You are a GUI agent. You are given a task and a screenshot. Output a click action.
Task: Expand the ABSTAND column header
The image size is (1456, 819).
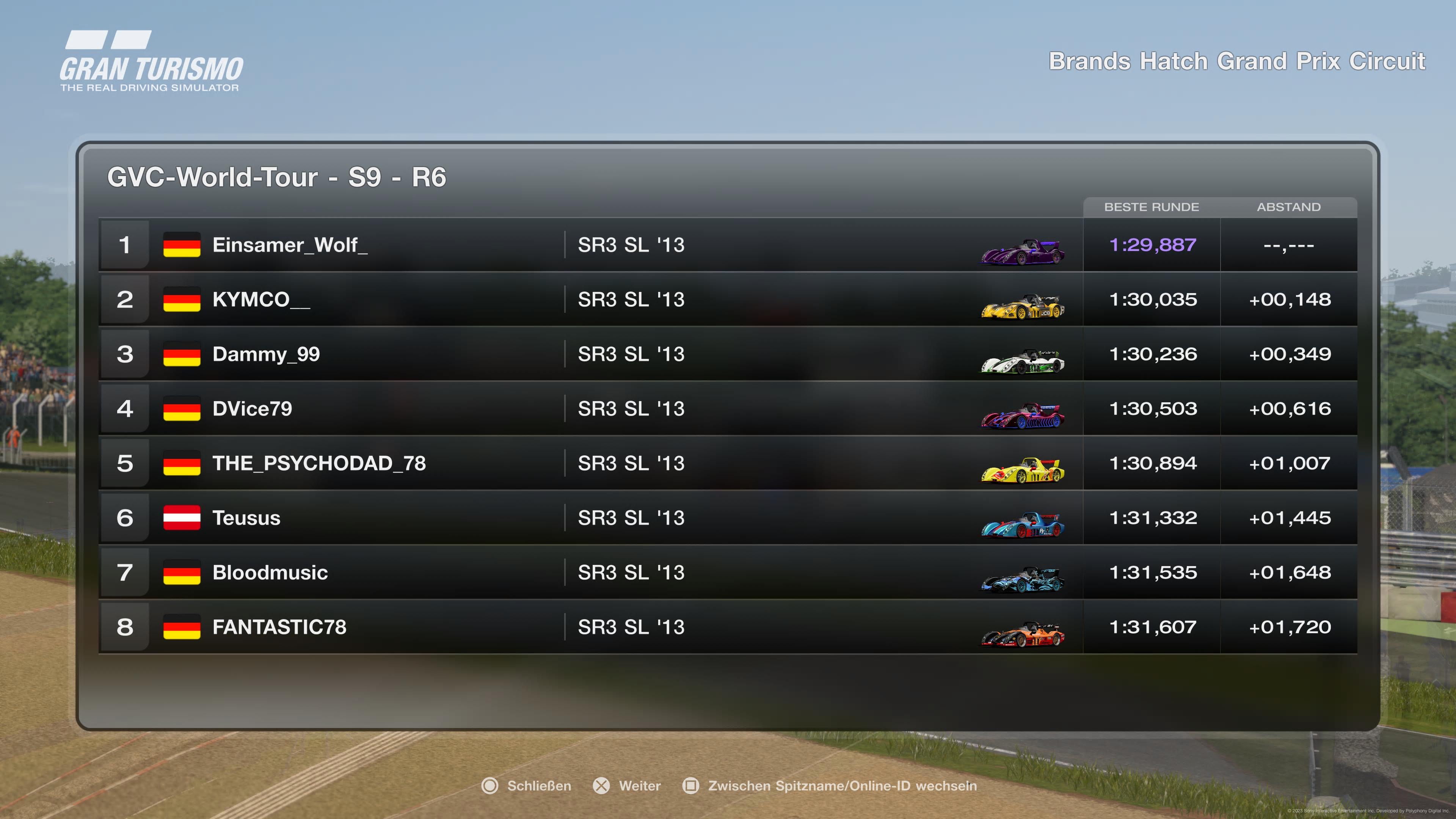pyautogui.click(x=1289, y=207)
